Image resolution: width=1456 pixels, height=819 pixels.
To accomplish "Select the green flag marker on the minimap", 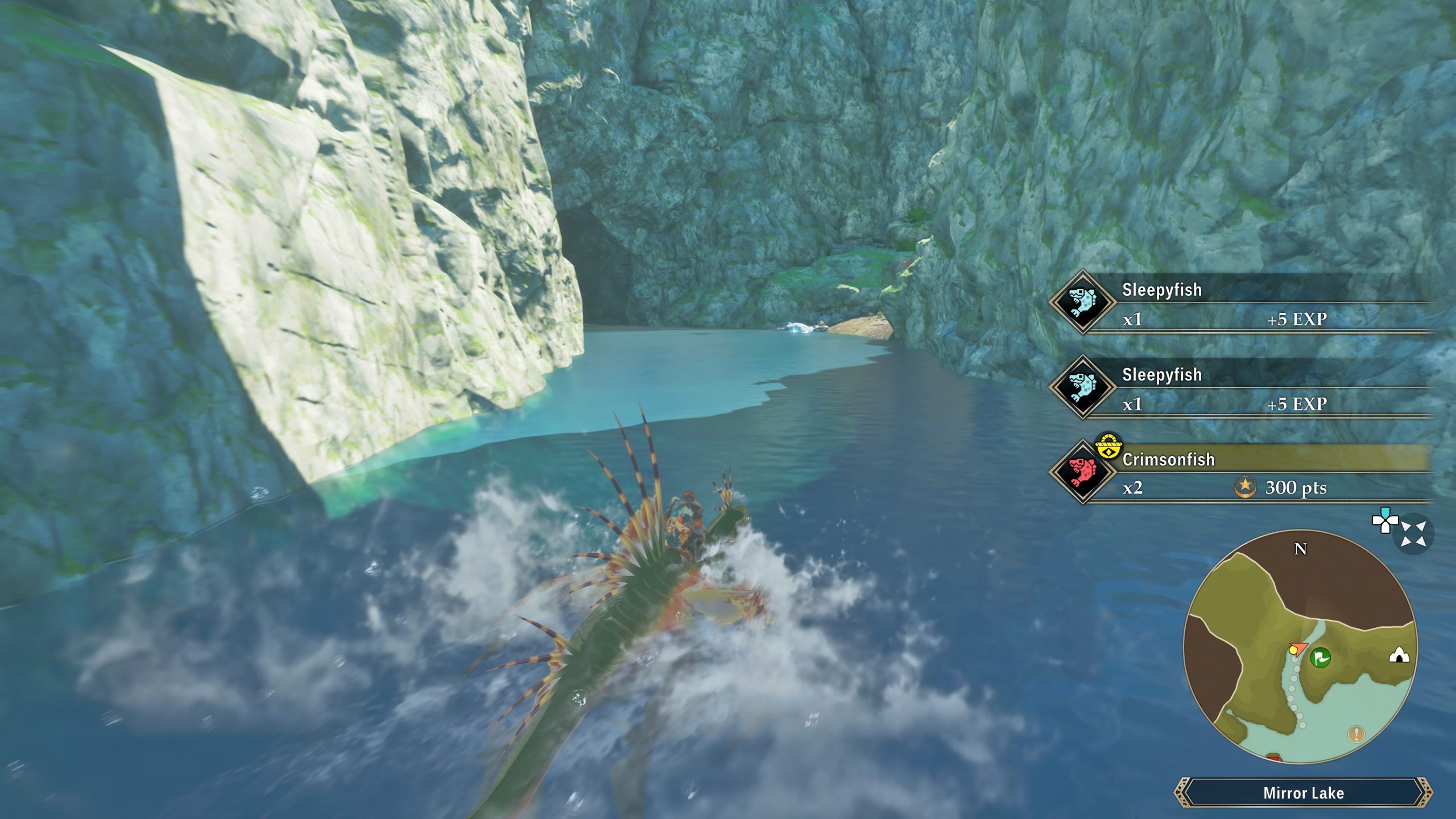I will [1320, 658].
